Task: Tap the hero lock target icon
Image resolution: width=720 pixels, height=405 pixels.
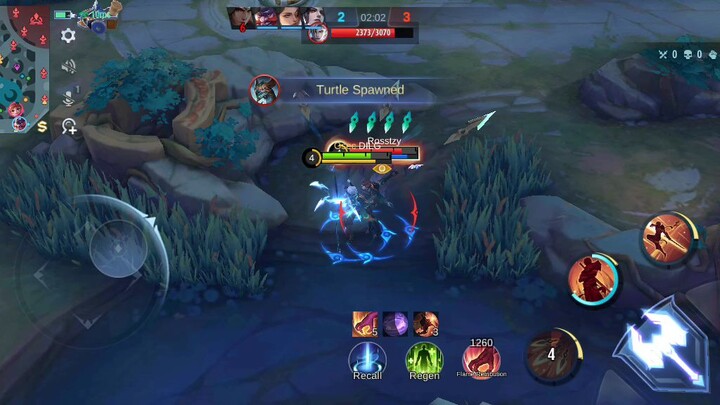Action: pos(68,126)
